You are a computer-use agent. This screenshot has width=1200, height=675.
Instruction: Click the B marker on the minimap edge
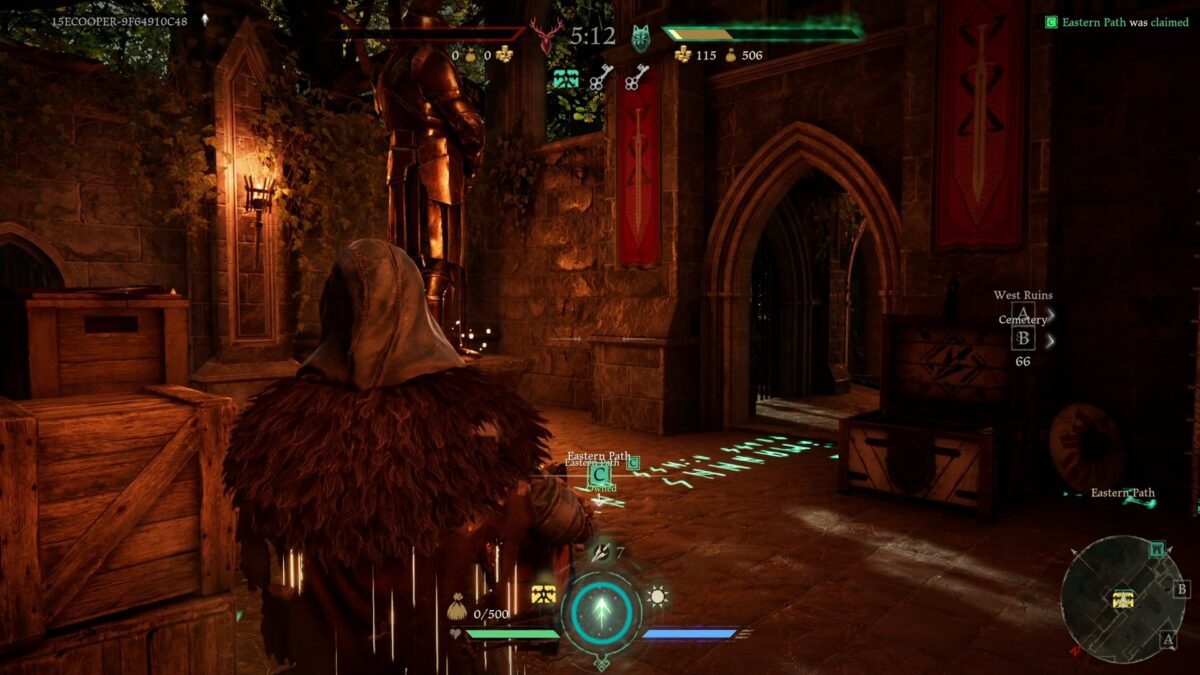1181,589
